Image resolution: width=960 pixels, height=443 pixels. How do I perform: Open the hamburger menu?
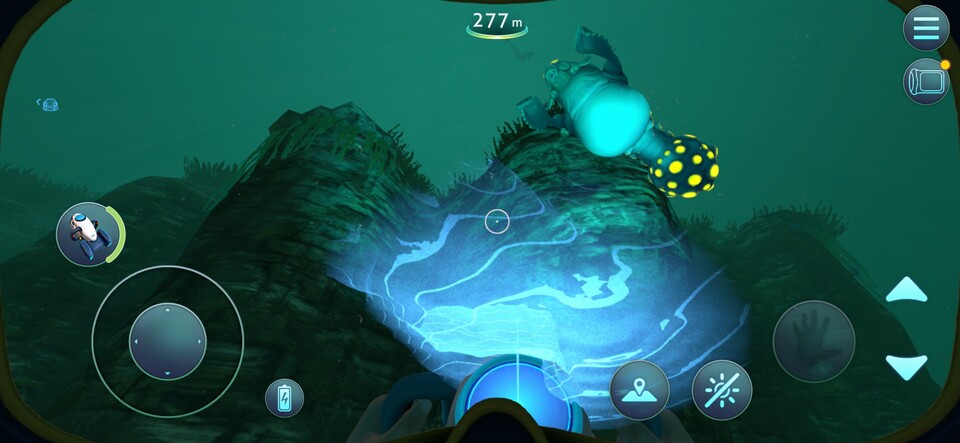(925, 28)
